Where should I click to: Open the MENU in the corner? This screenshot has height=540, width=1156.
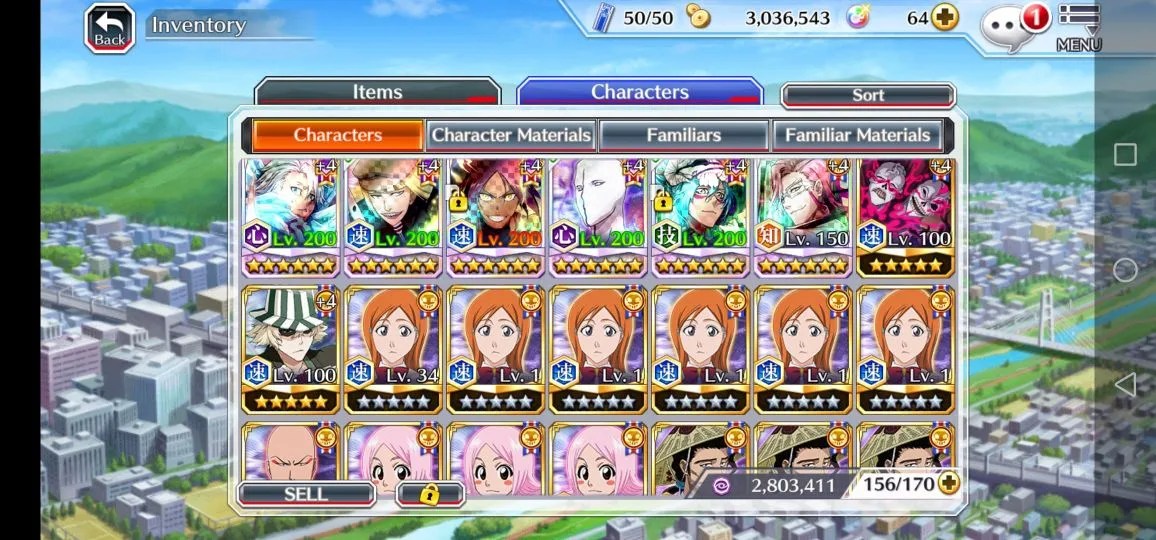point(1078,28)
